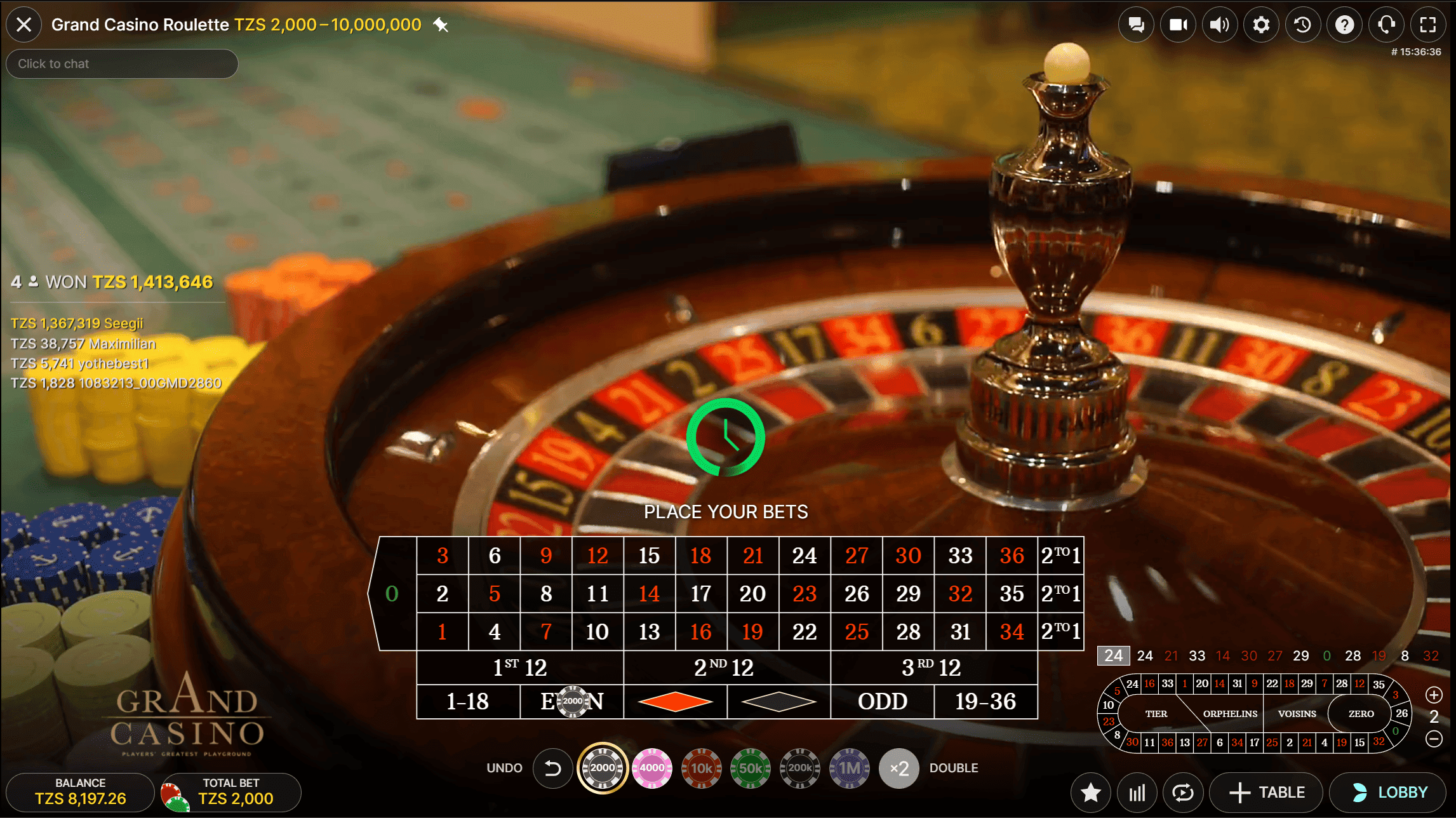The width and height of the screenshot is (1456, 818).
Task: Place a bet on red diamond
Action: click(x=674, y=702)
